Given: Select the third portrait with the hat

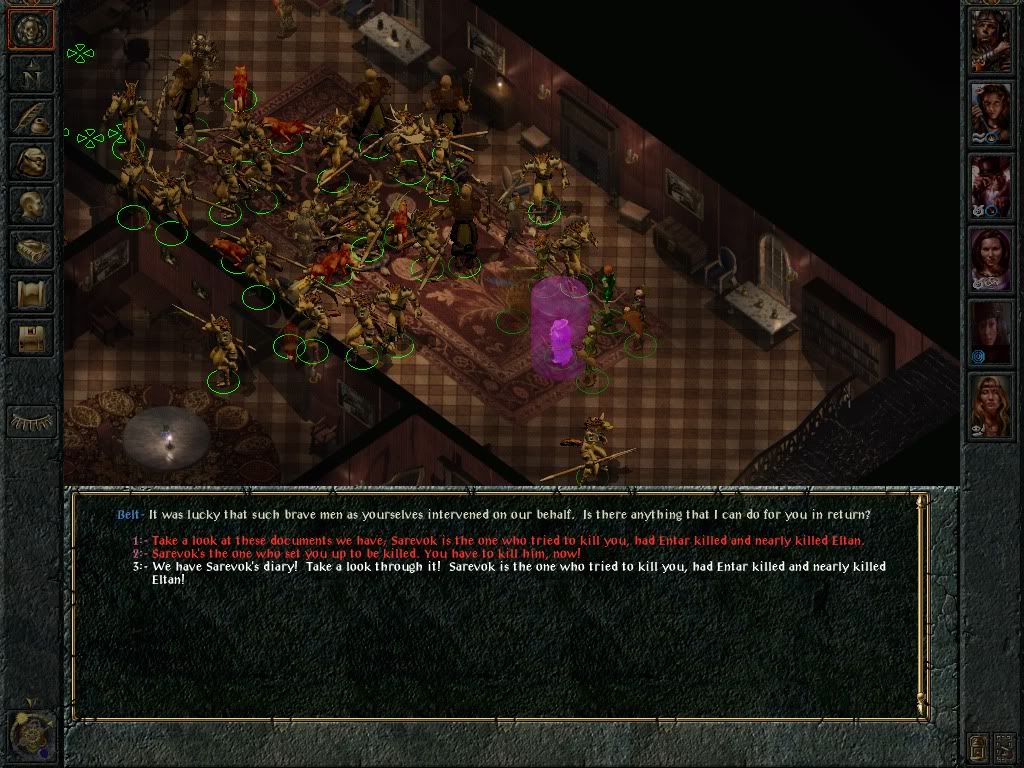Looking at the screenshot, I should pyautogui.click(x=991, y=186).
